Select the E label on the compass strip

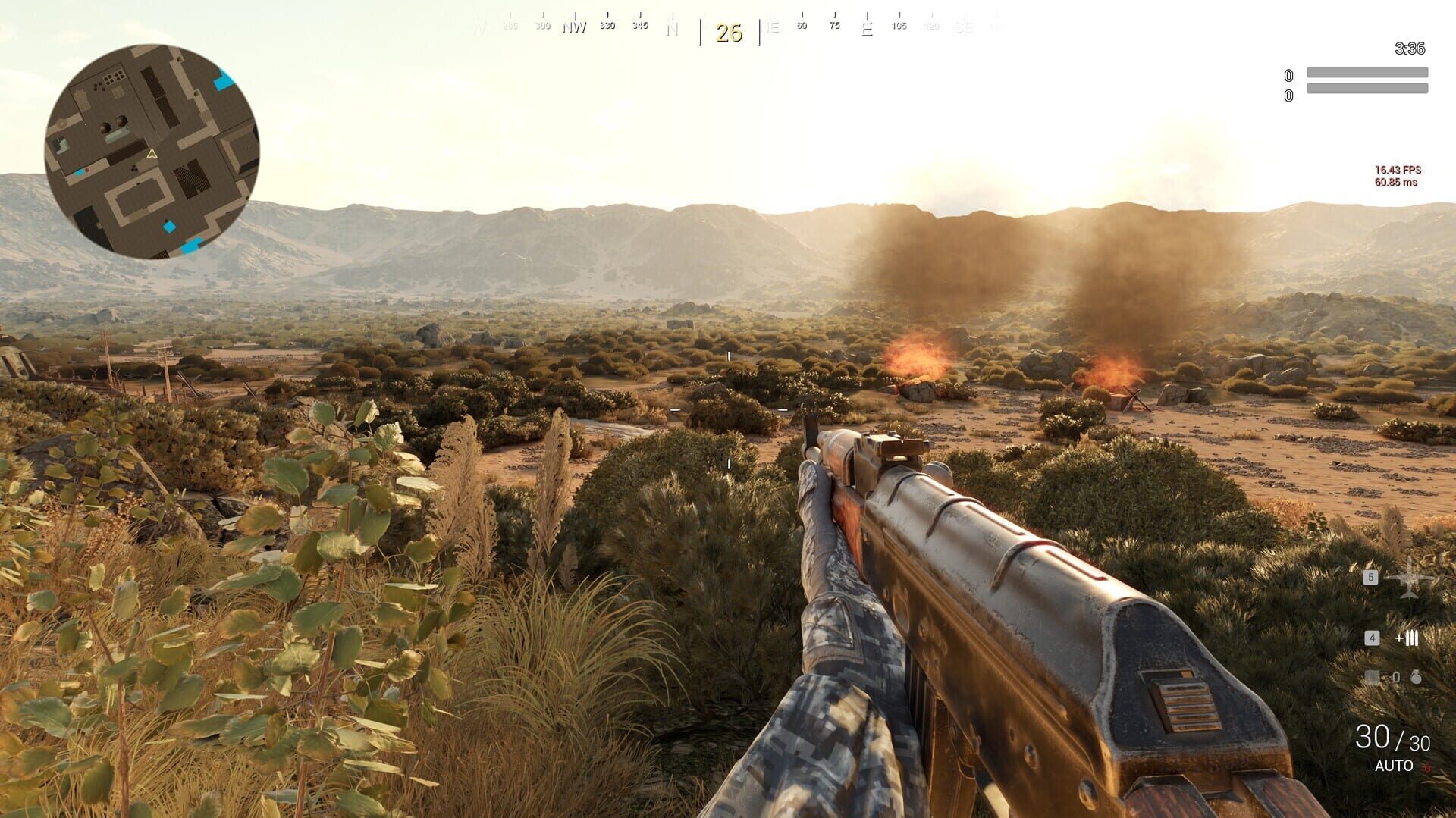(867, 28)
